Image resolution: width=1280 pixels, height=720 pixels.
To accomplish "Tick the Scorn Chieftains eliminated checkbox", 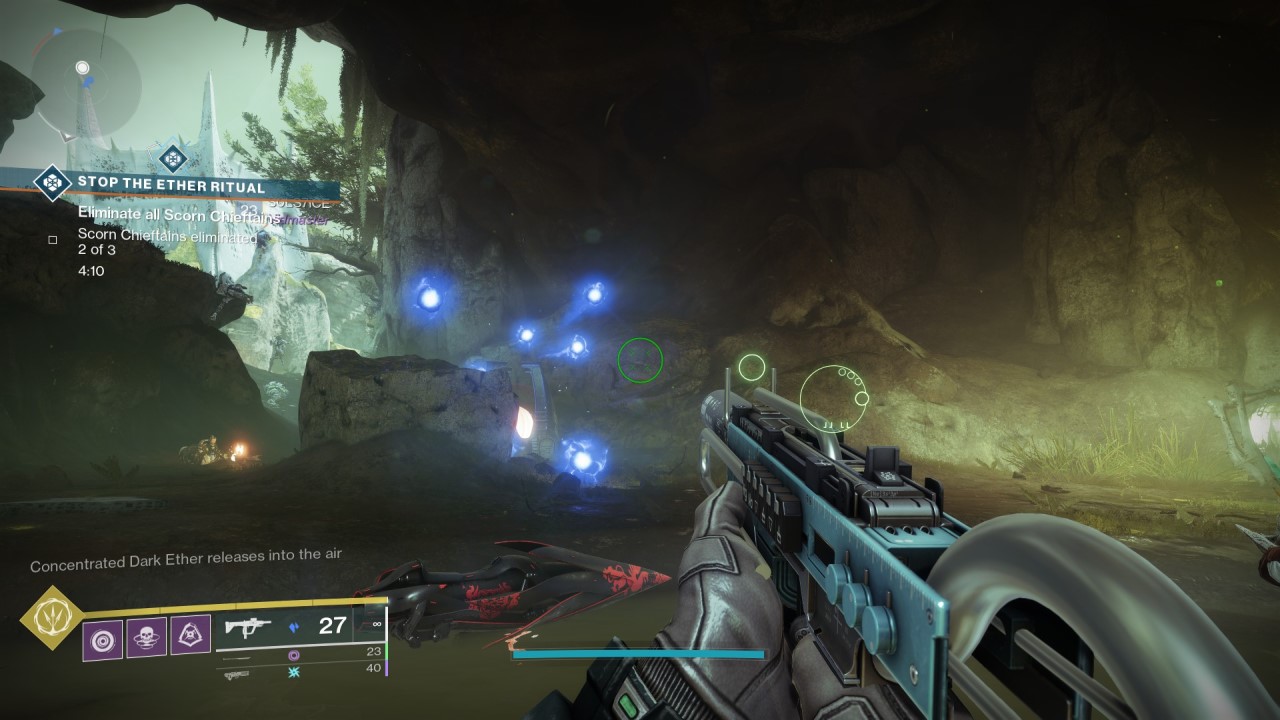I will click(x=53, y=240).
